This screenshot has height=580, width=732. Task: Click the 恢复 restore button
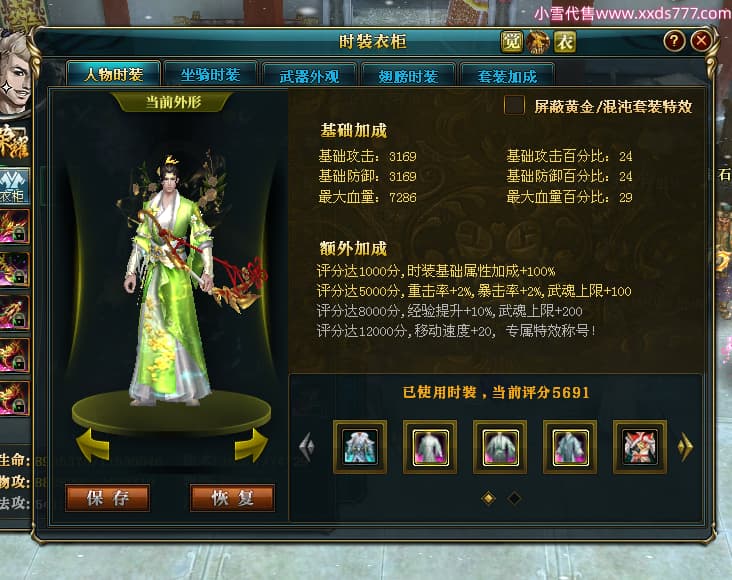click(x=232, y=498)
